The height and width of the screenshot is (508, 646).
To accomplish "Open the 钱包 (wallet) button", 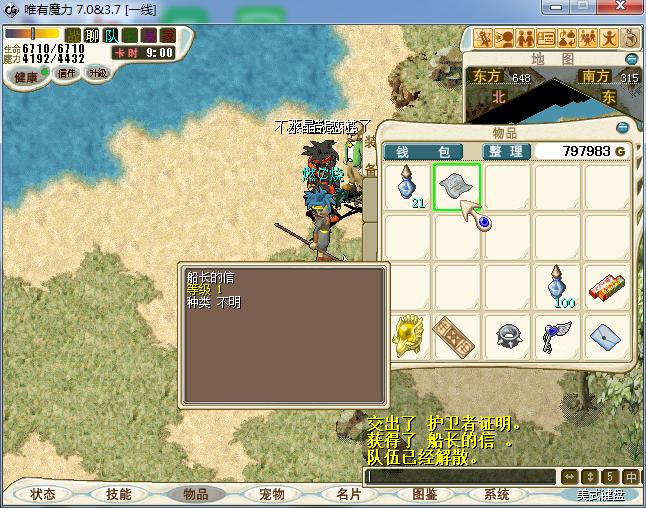I will [425, 151].
